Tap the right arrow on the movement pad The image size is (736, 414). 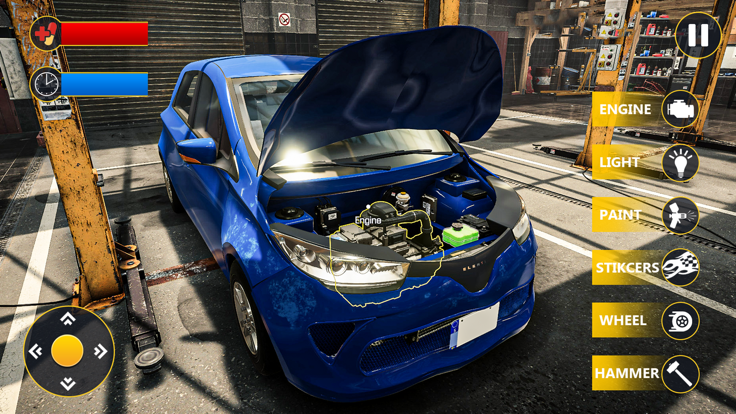coord(100,351)
